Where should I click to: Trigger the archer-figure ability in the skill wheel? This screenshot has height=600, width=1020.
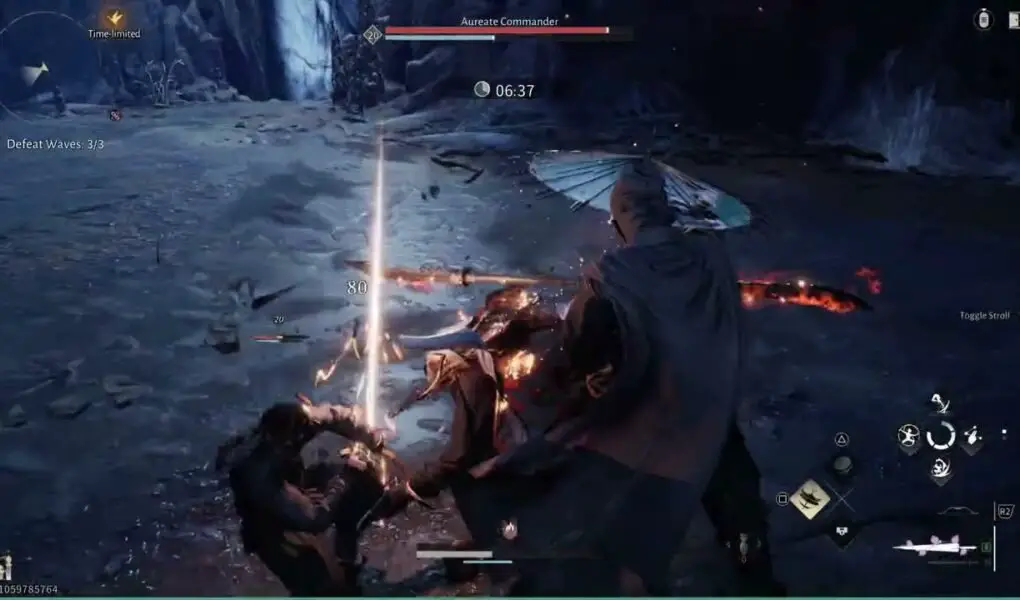click(908, 435)
